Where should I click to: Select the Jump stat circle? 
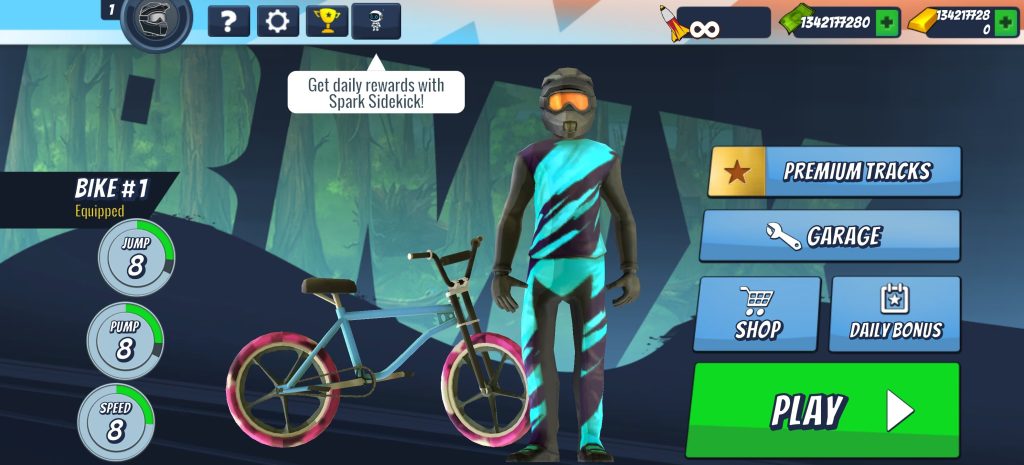(x=136, y=257)
